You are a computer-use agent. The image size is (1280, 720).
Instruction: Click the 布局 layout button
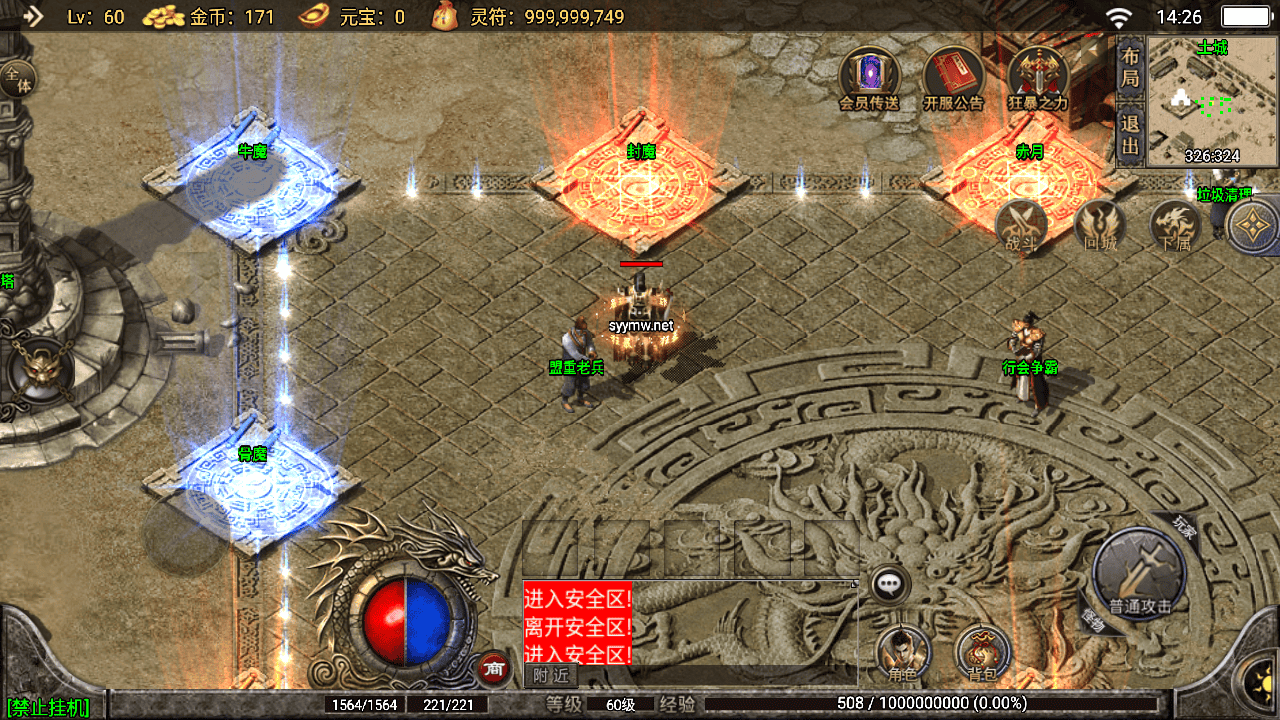[x=1130, y=66]
